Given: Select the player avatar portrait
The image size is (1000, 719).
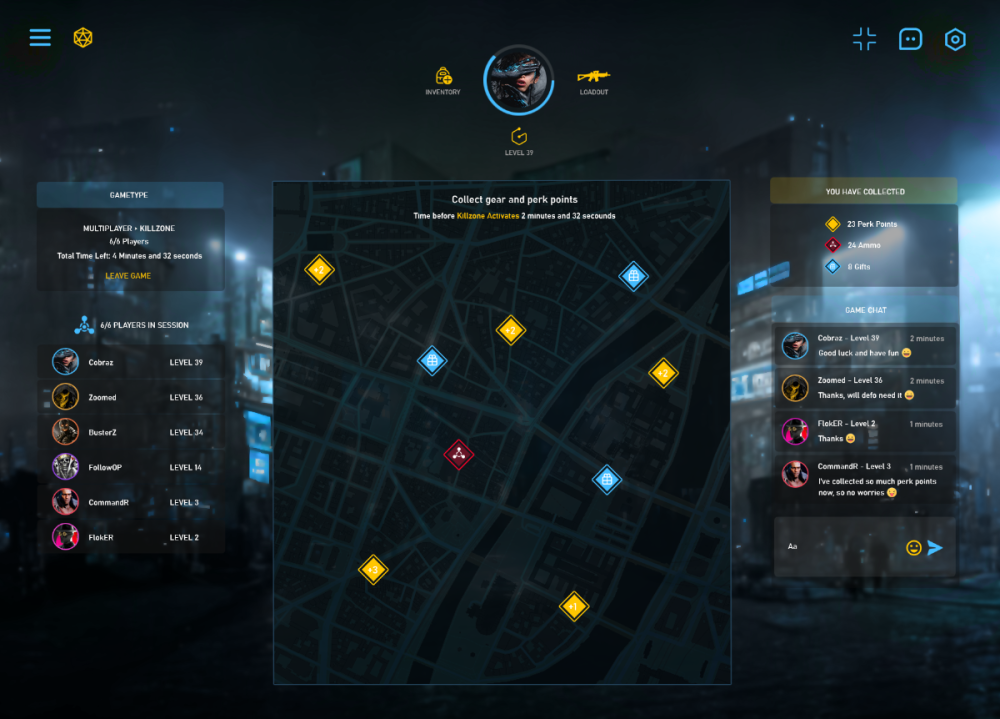Looking at the screenshot, I should 518,80.
